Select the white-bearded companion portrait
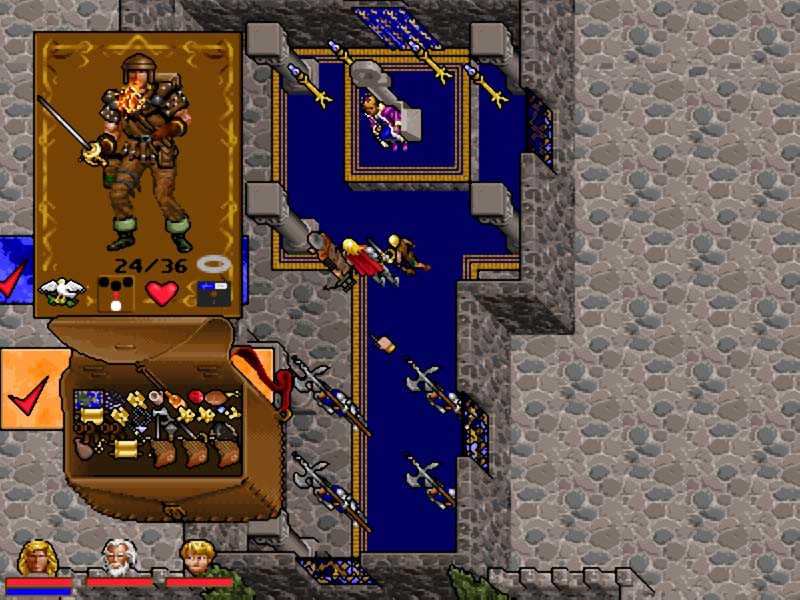Viewport: 800px width, 600px height. point(118,557)
